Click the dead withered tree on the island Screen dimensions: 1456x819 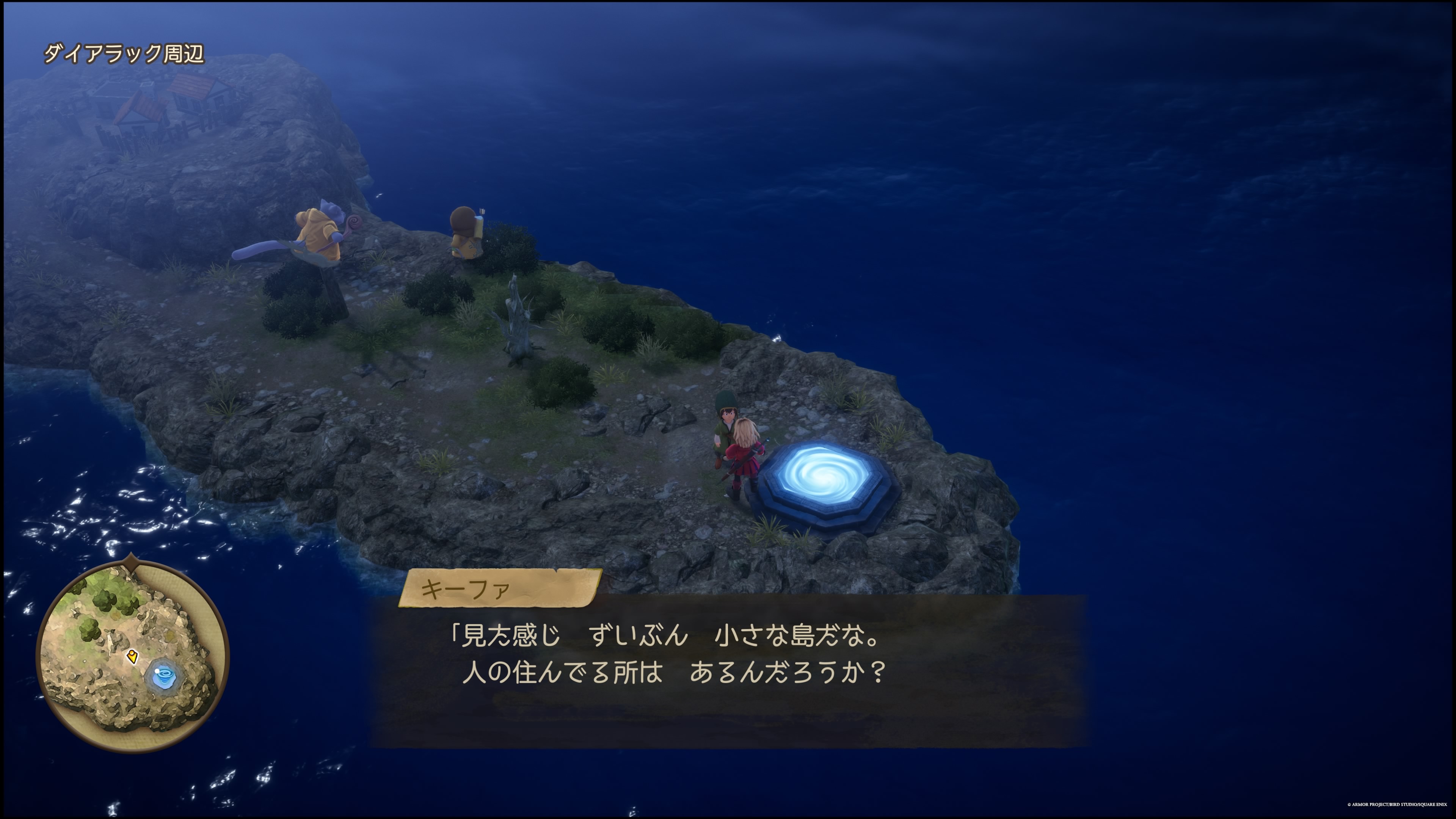[x=517, y=322]
